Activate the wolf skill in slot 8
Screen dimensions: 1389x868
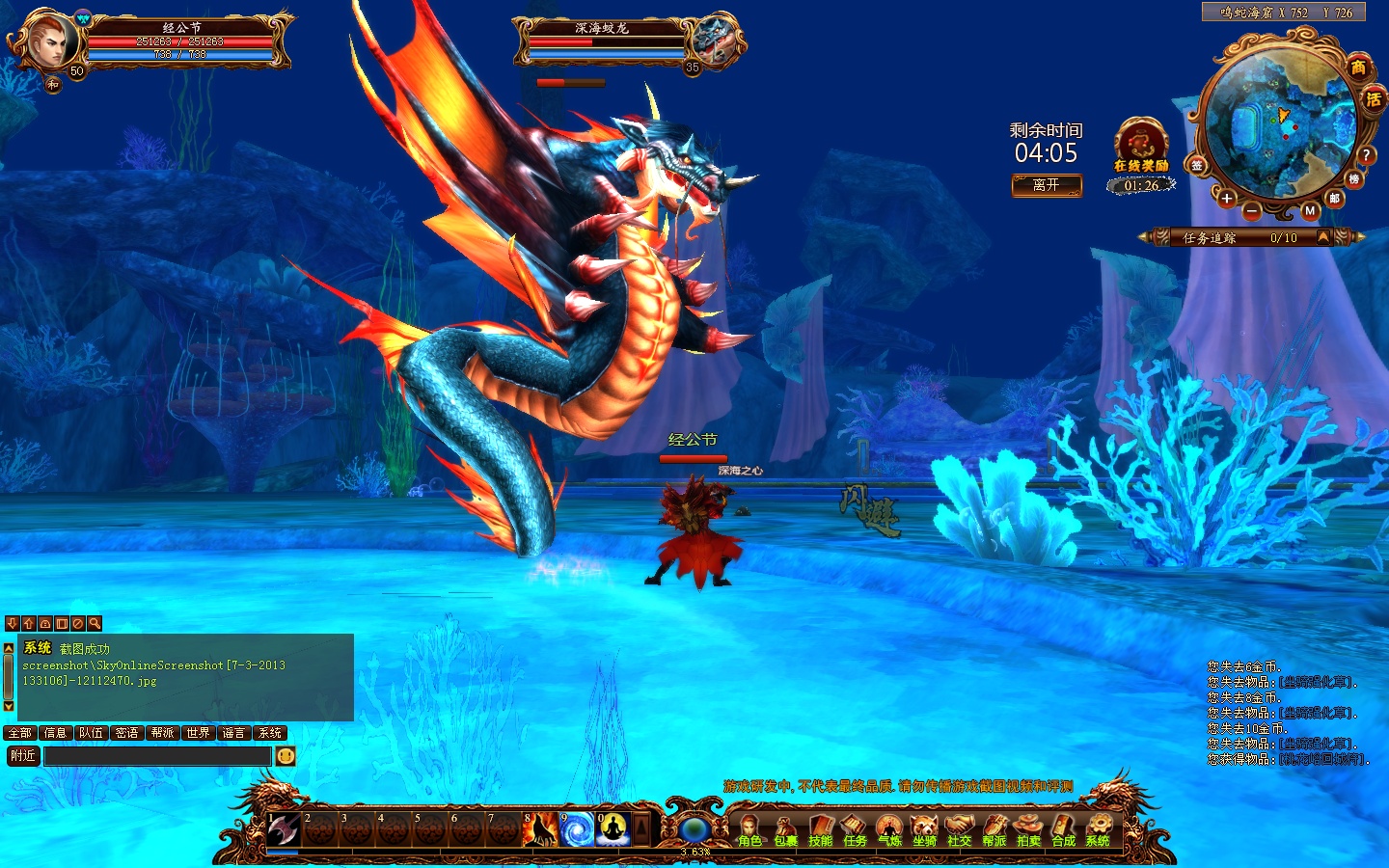click(x=539, y=829)
